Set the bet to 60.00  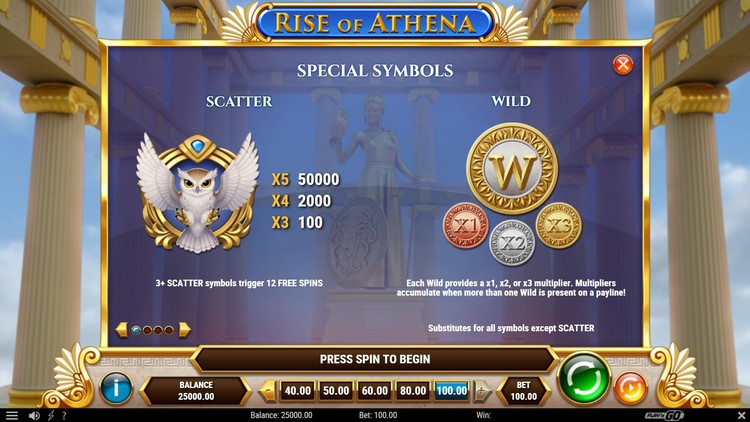pyautogui.click(x=374, y=391)
